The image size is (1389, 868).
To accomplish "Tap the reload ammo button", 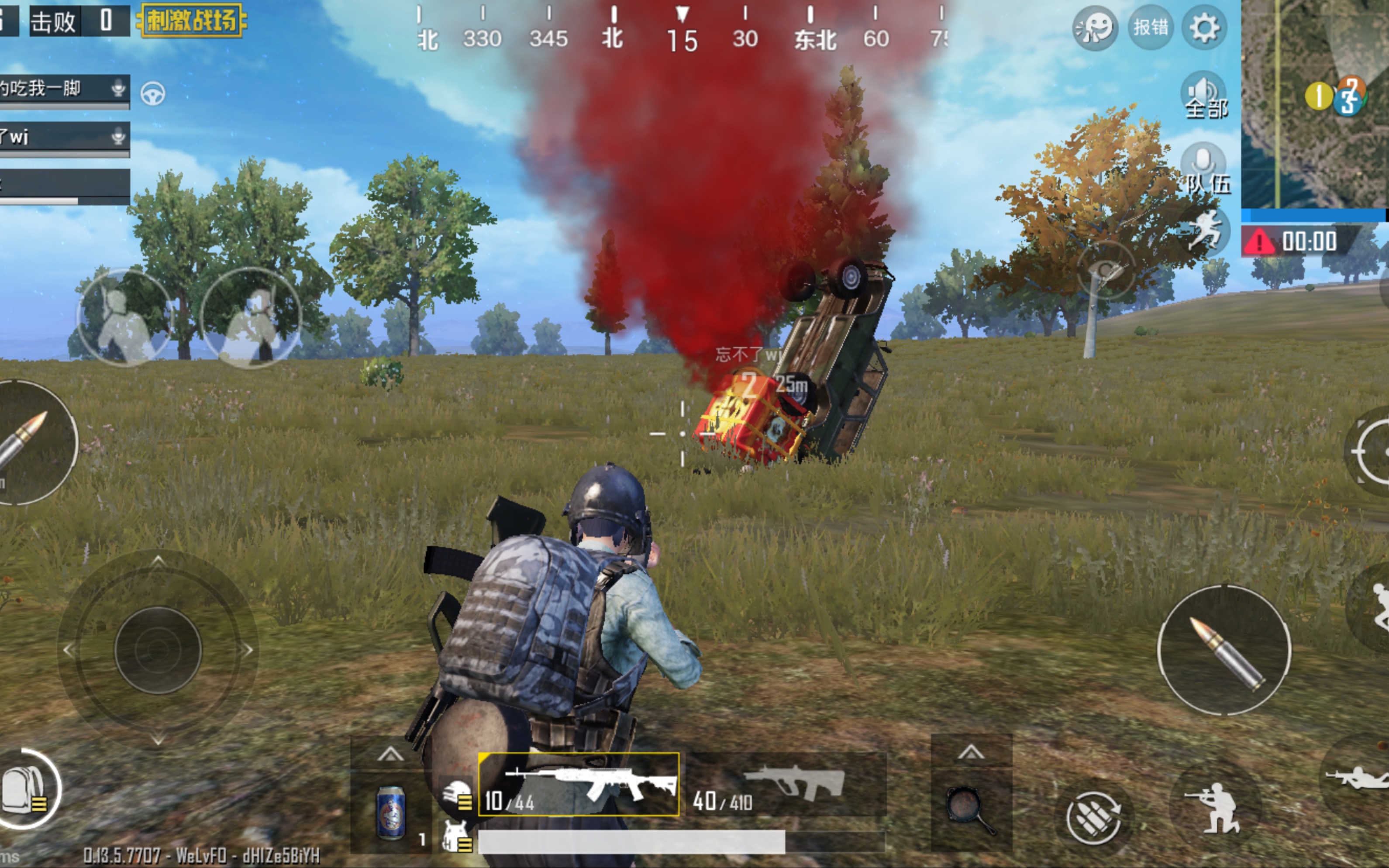I will 1093,815.
